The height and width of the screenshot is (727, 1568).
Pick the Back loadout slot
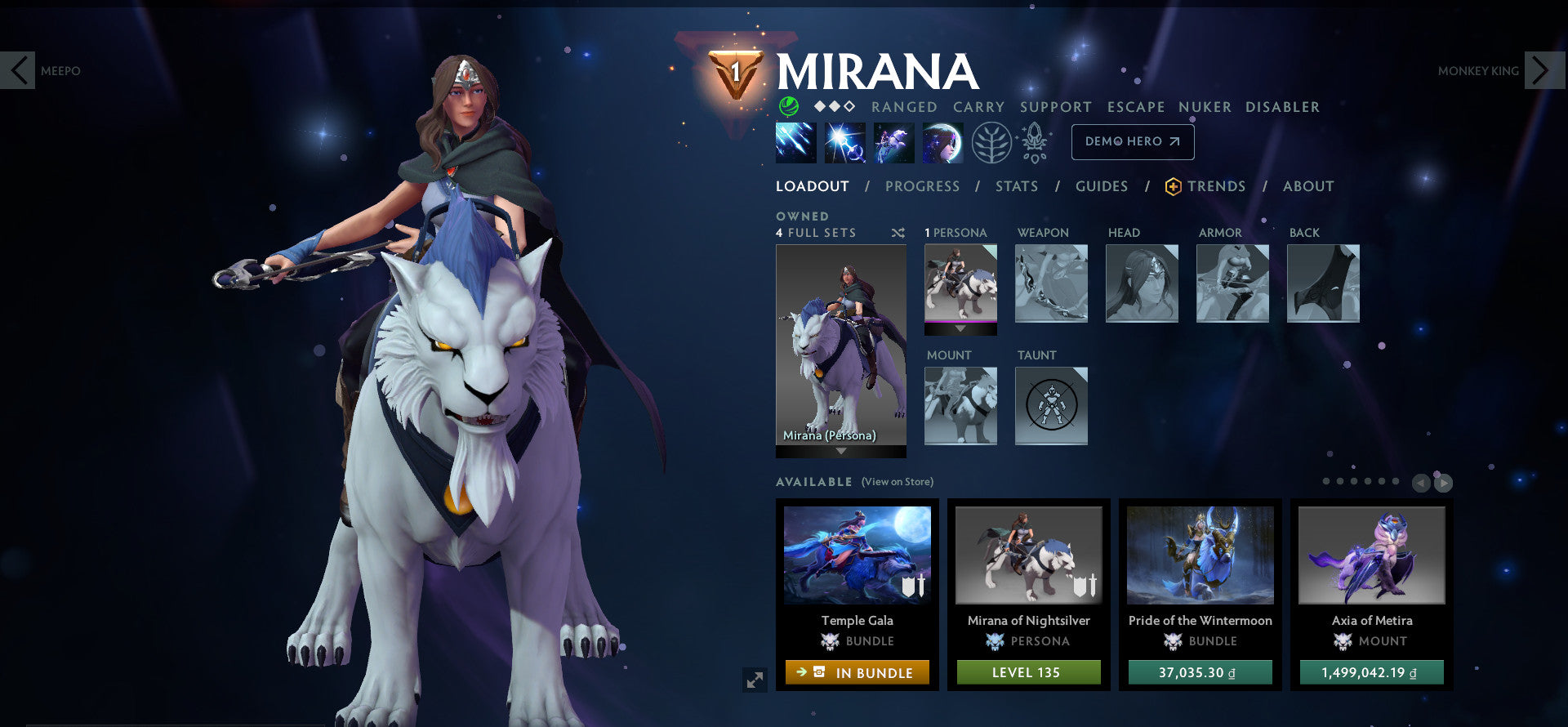[1323, 283]
